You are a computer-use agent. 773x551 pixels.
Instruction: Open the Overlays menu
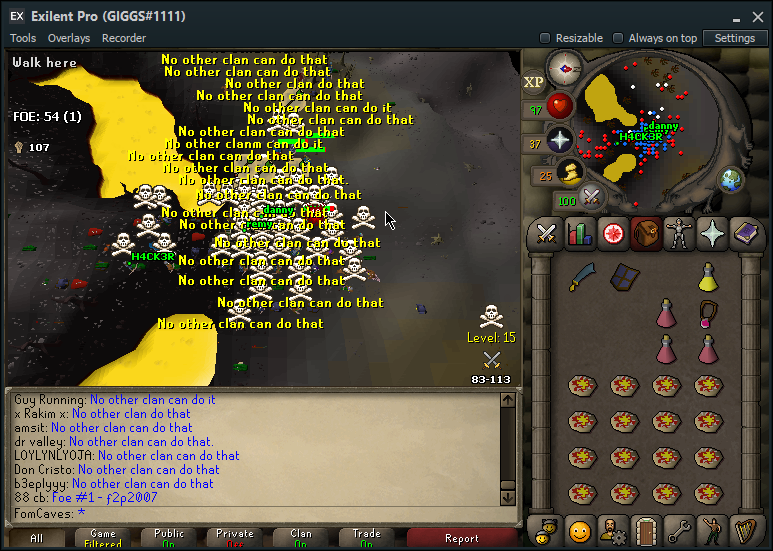point(69,38)
